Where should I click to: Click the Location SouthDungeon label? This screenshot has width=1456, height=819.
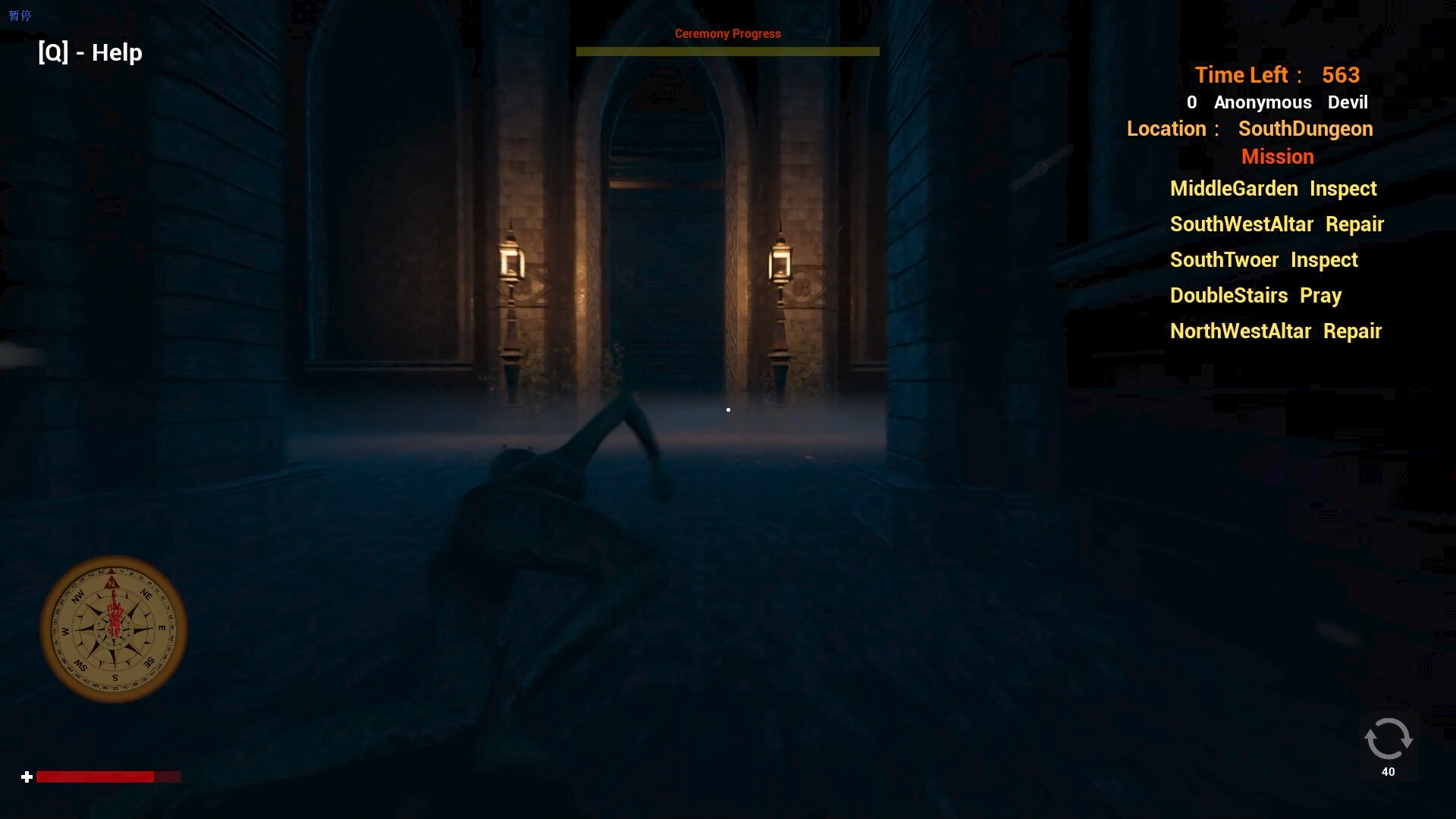[x=1249, y=129]
